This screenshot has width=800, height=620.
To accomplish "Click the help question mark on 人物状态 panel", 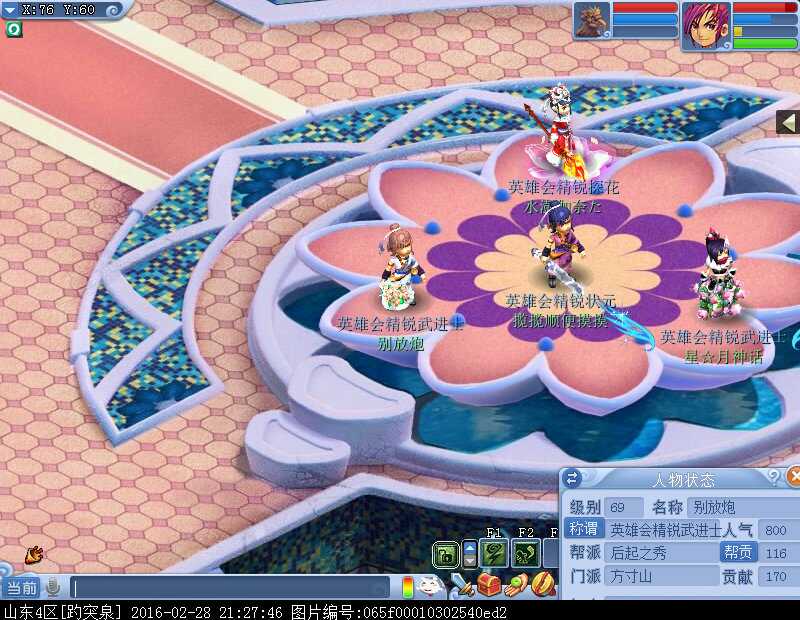I will (x=773, y=478).
